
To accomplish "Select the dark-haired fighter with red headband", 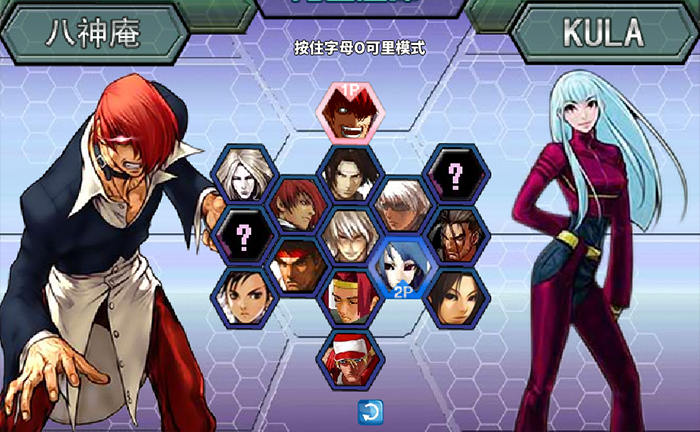I will point(297,267).
